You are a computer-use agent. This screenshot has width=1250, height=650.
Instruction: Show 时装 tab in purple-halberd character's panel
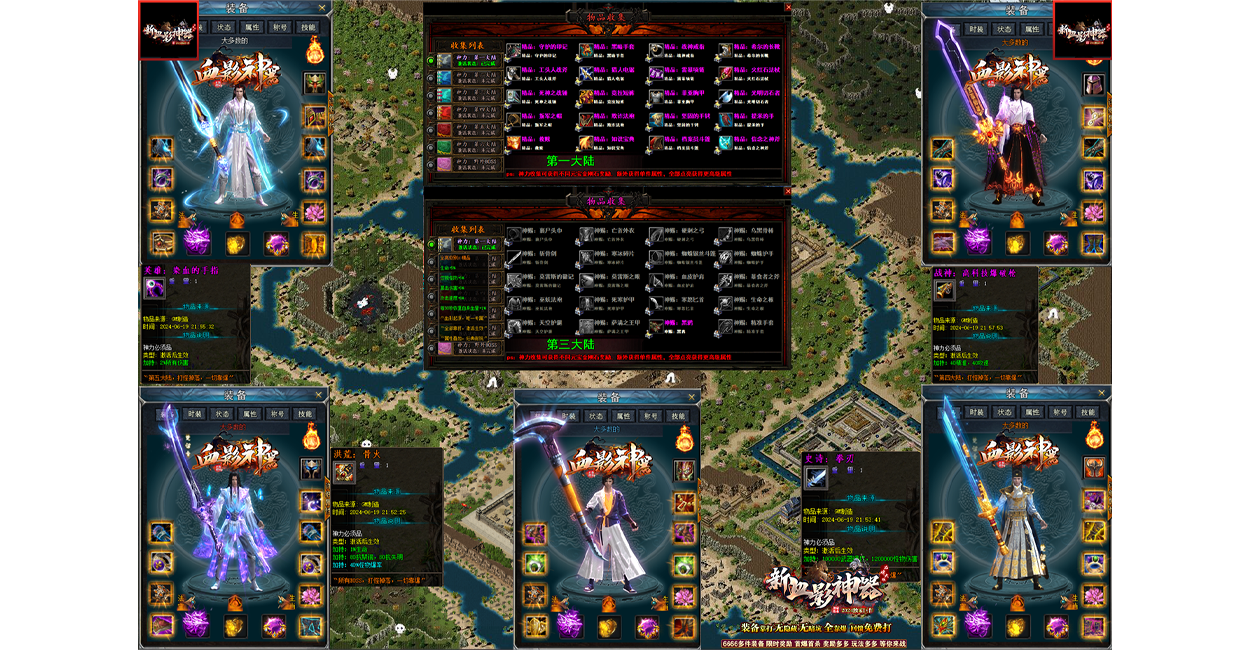pyautogui.click(x=195, y=413)
